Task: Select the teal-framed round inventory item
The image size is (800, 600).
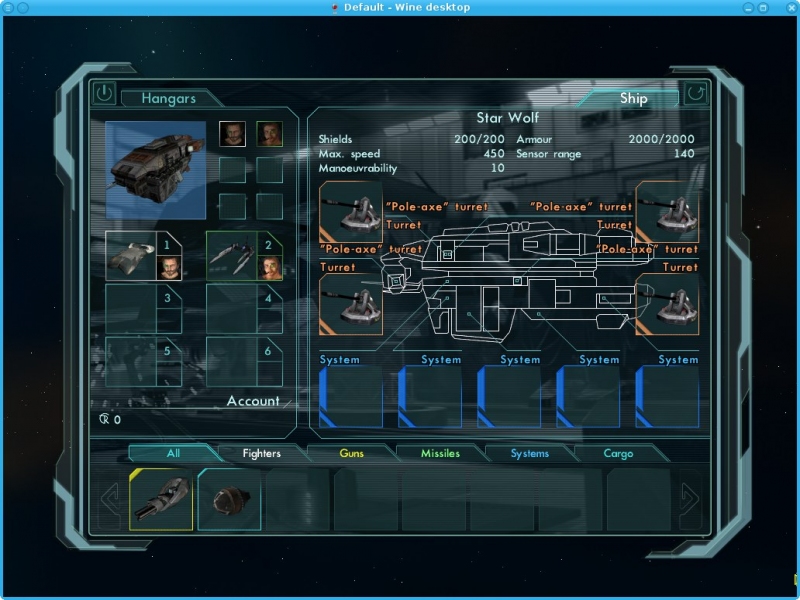Action: click(229, 499)
